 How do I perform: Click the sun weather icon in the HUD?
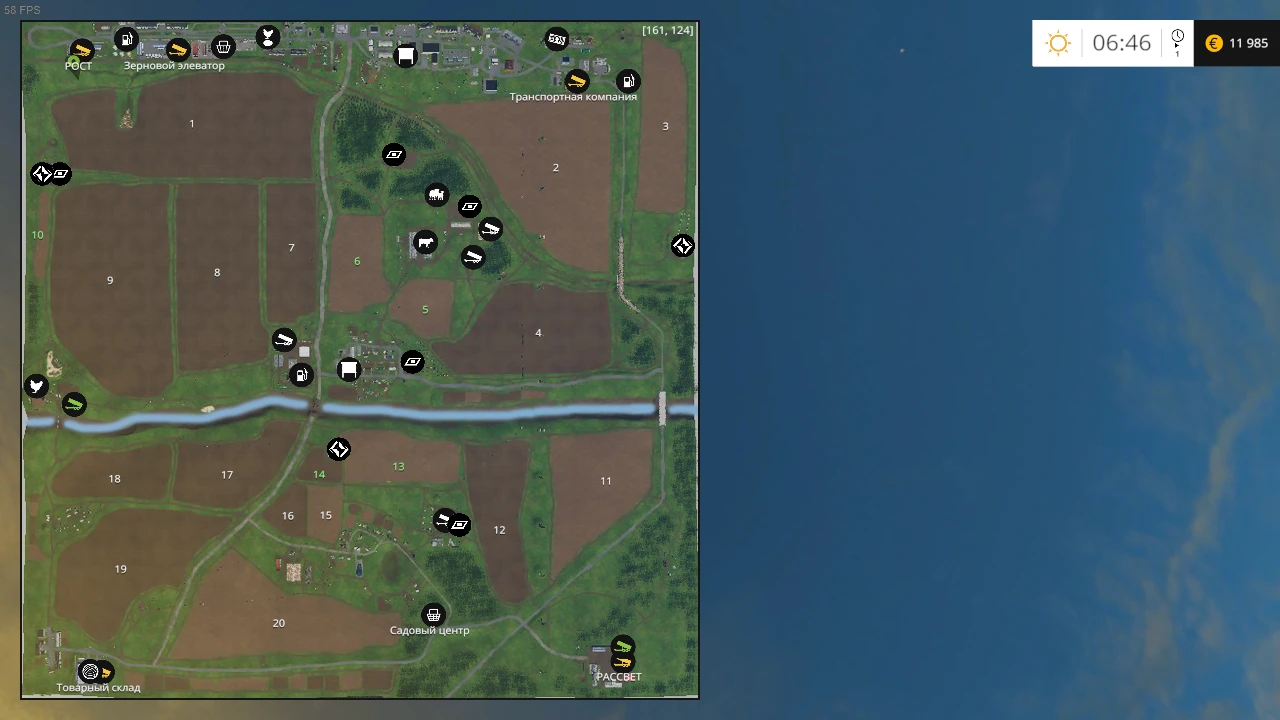[x=1058, y=43]
